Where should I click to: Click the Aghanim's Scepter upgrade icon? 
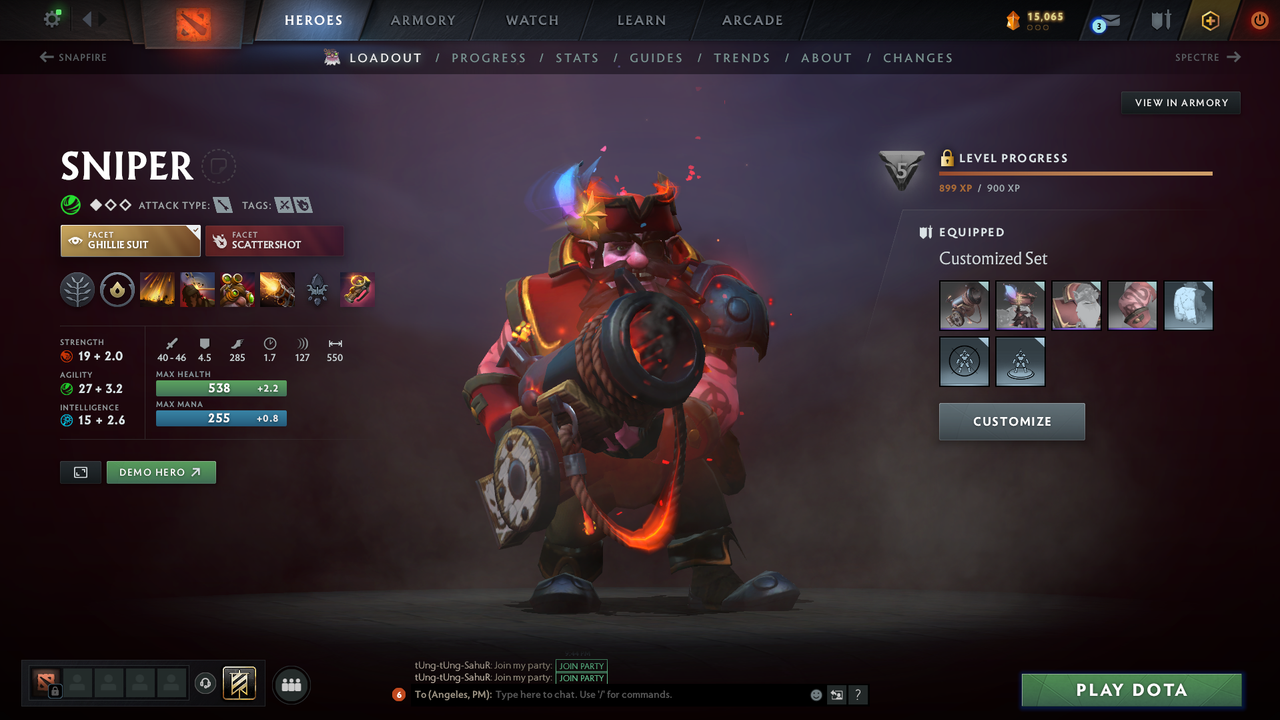tap(357, 290)
